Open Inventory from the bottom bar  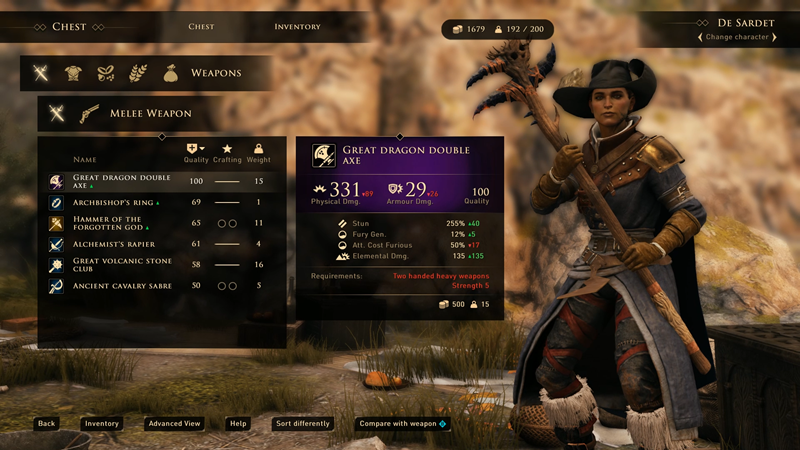pos(102,424)
